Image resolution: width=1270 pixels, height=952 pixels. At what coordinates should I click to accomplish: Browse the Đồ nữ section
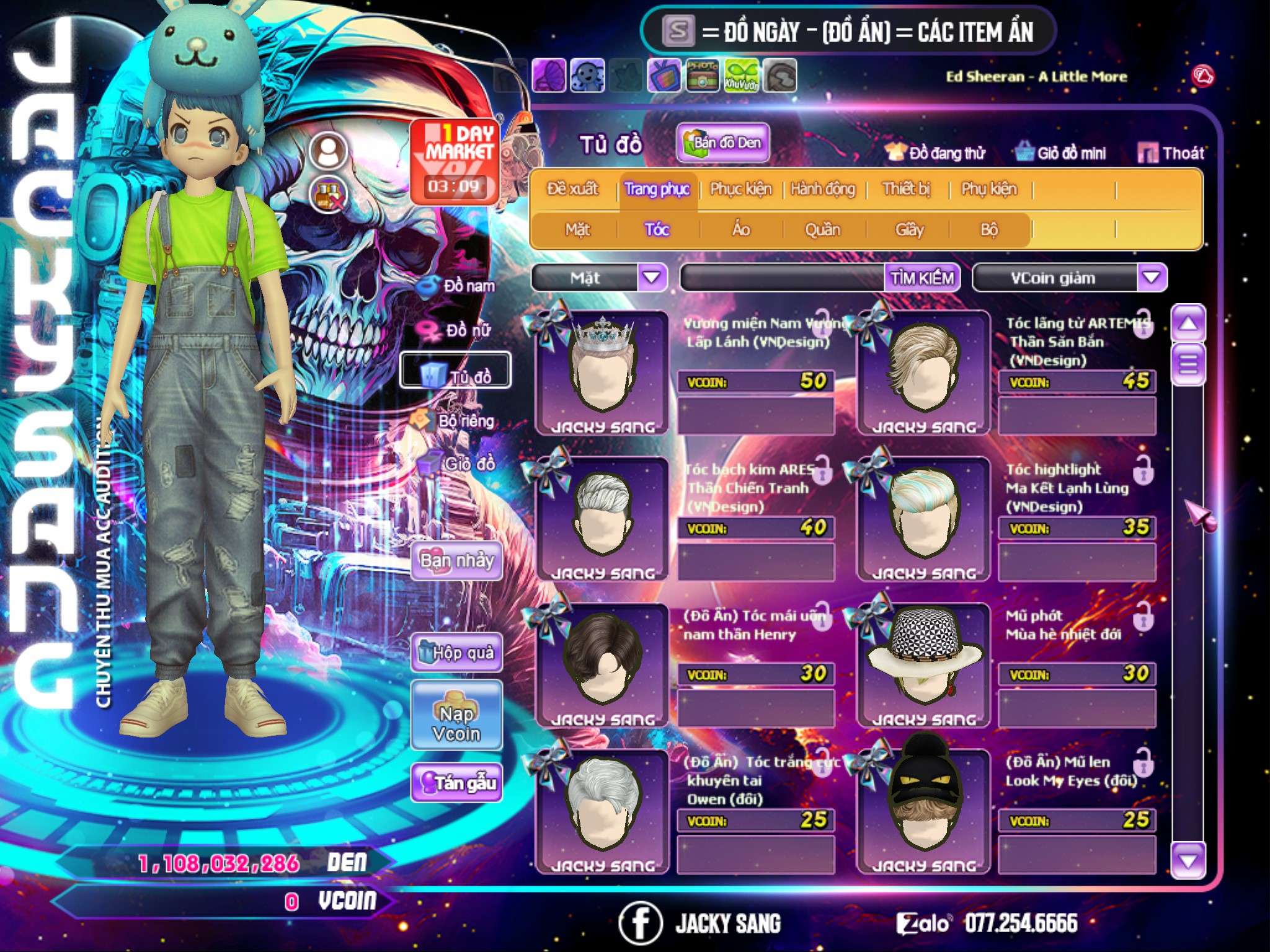[x=459, y=330]
